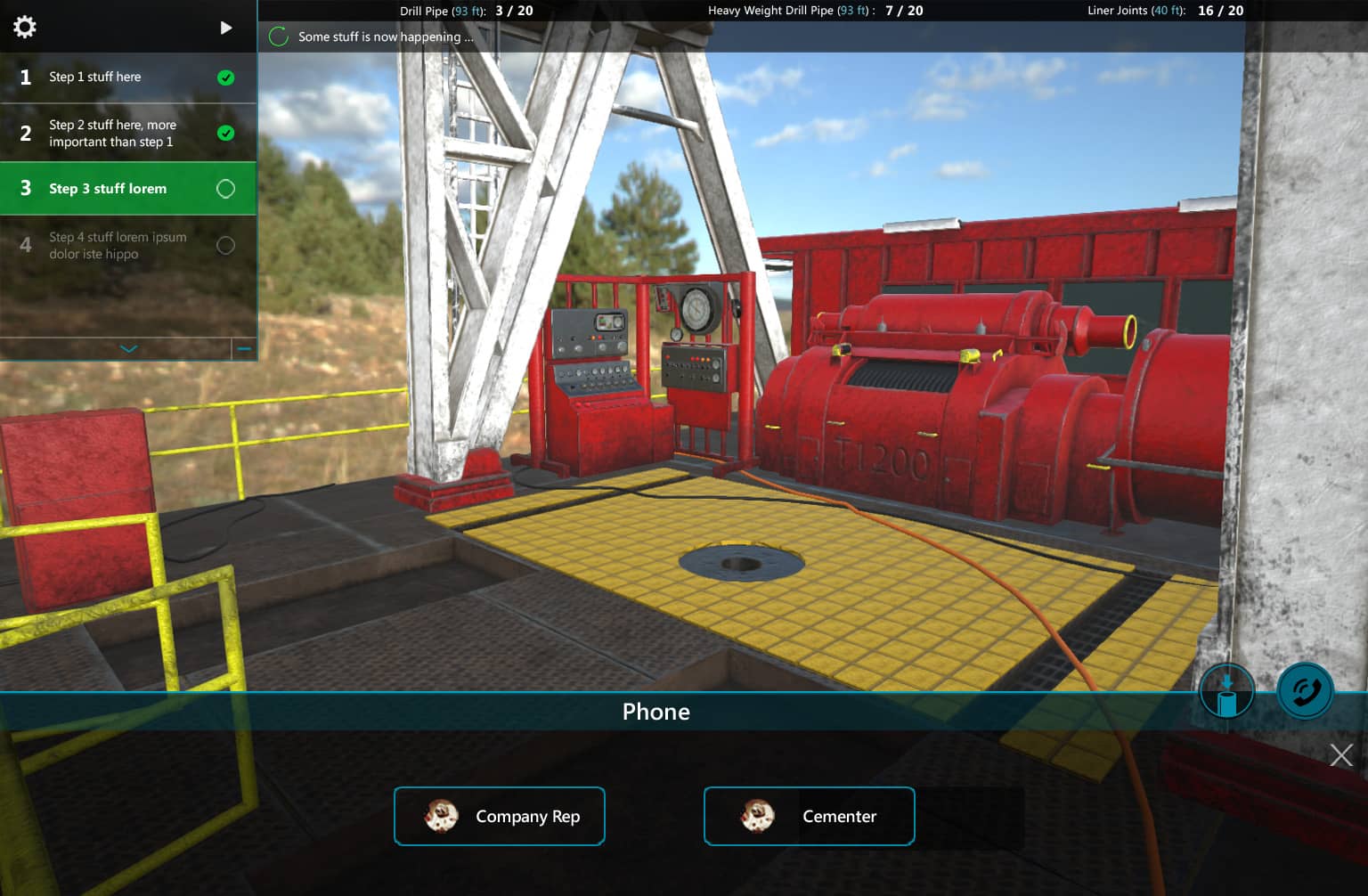Call the Cementer
1368x896 pixels.
point(809,816)
